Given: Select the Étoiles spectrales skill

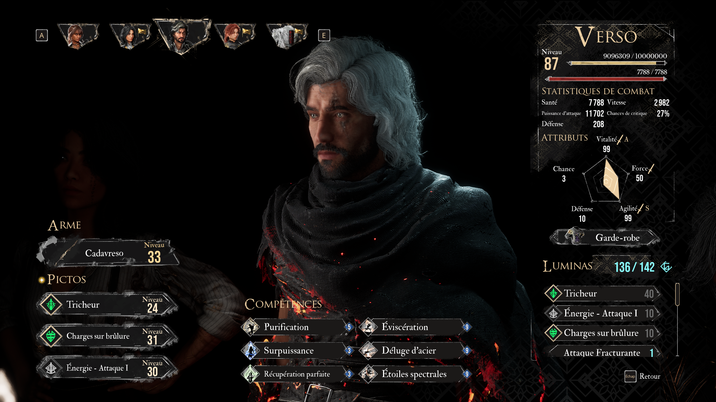Looking at the screenshot, I should (410, 374).
